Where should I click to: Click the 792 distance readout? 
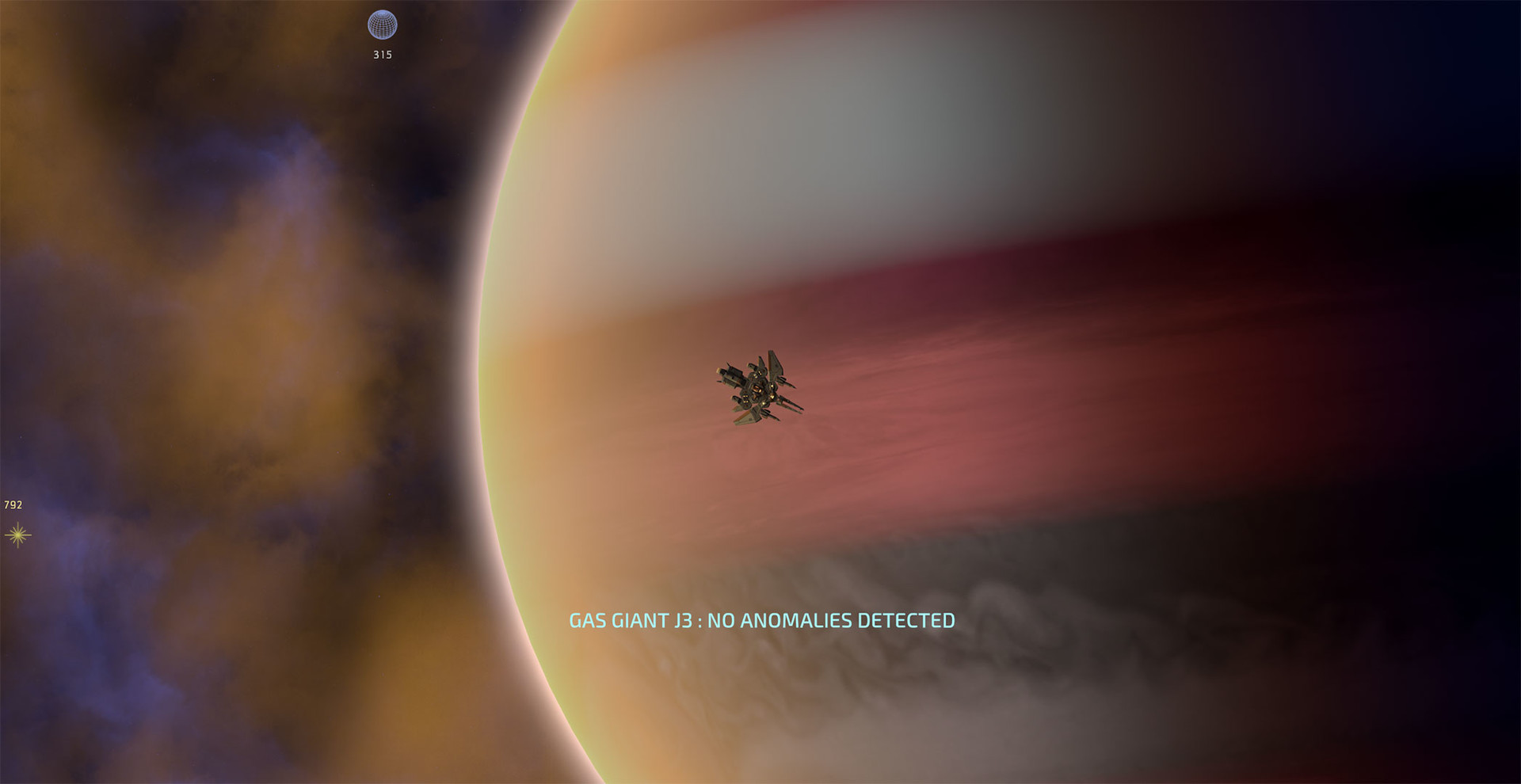coord(13,504)
